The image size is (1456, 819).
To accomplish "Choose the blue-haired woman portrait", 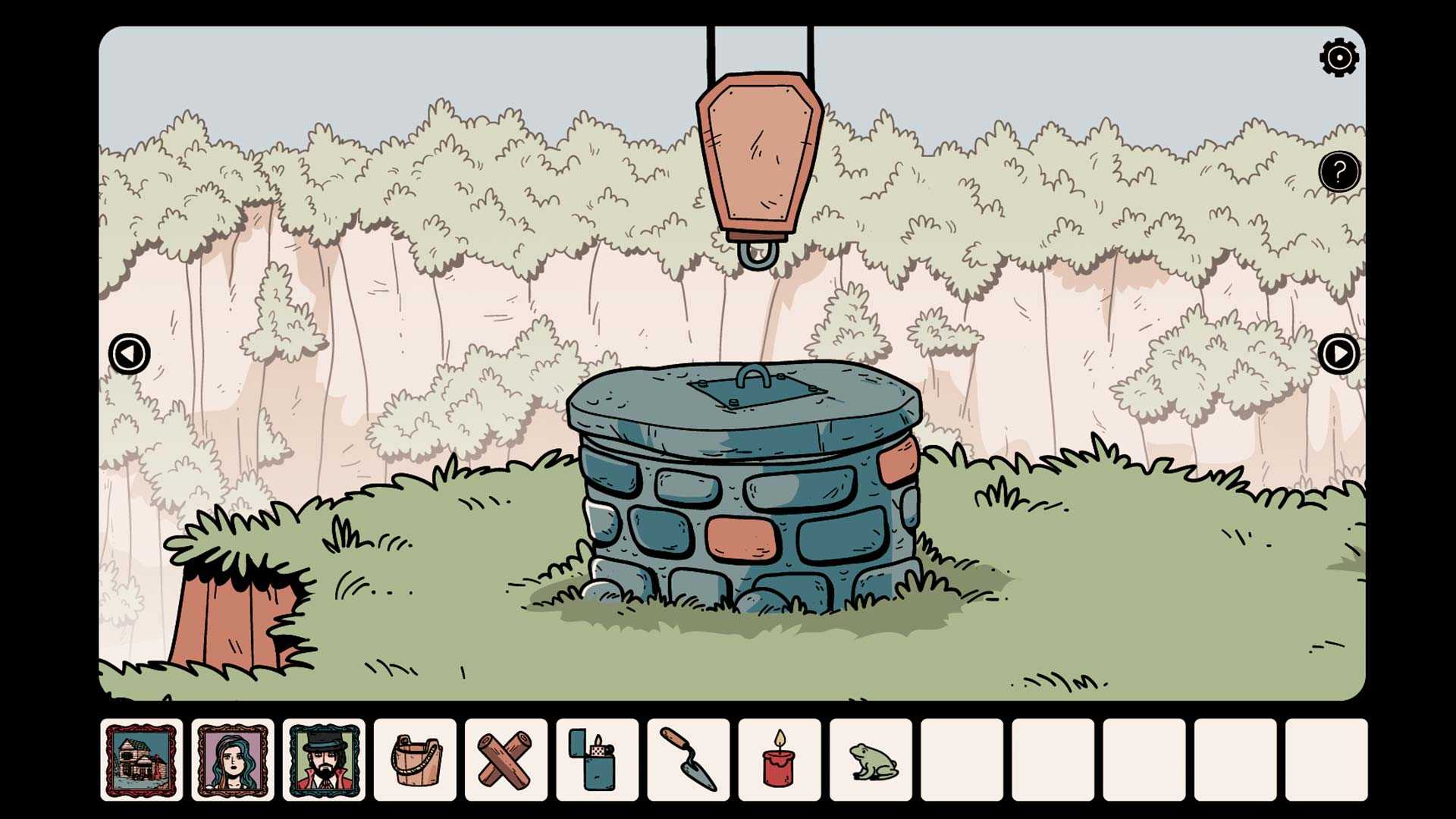I will tap(233, 760).
